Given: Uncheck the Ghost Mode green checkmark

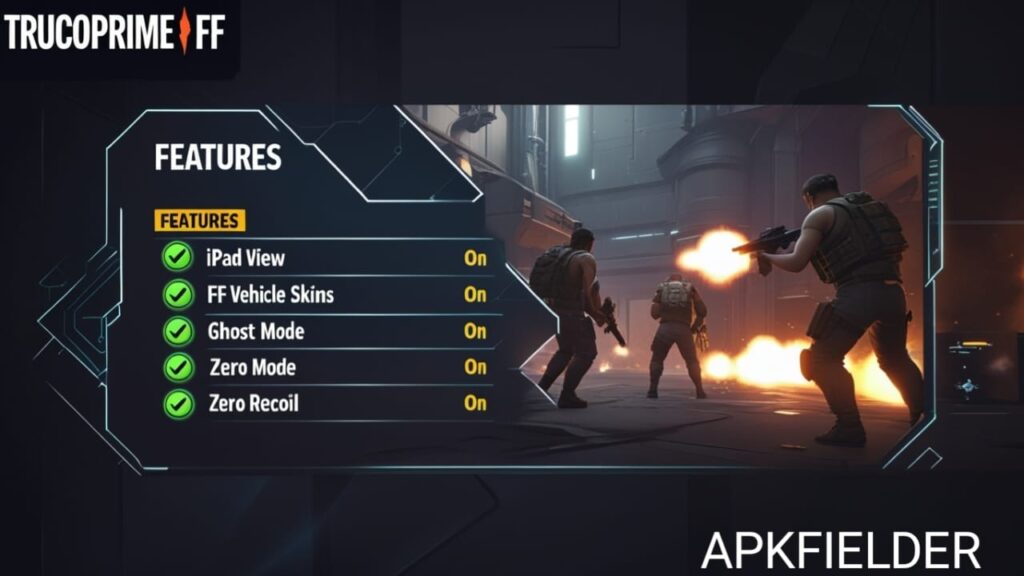Looking at the screenshot, I should coord(177,331).
